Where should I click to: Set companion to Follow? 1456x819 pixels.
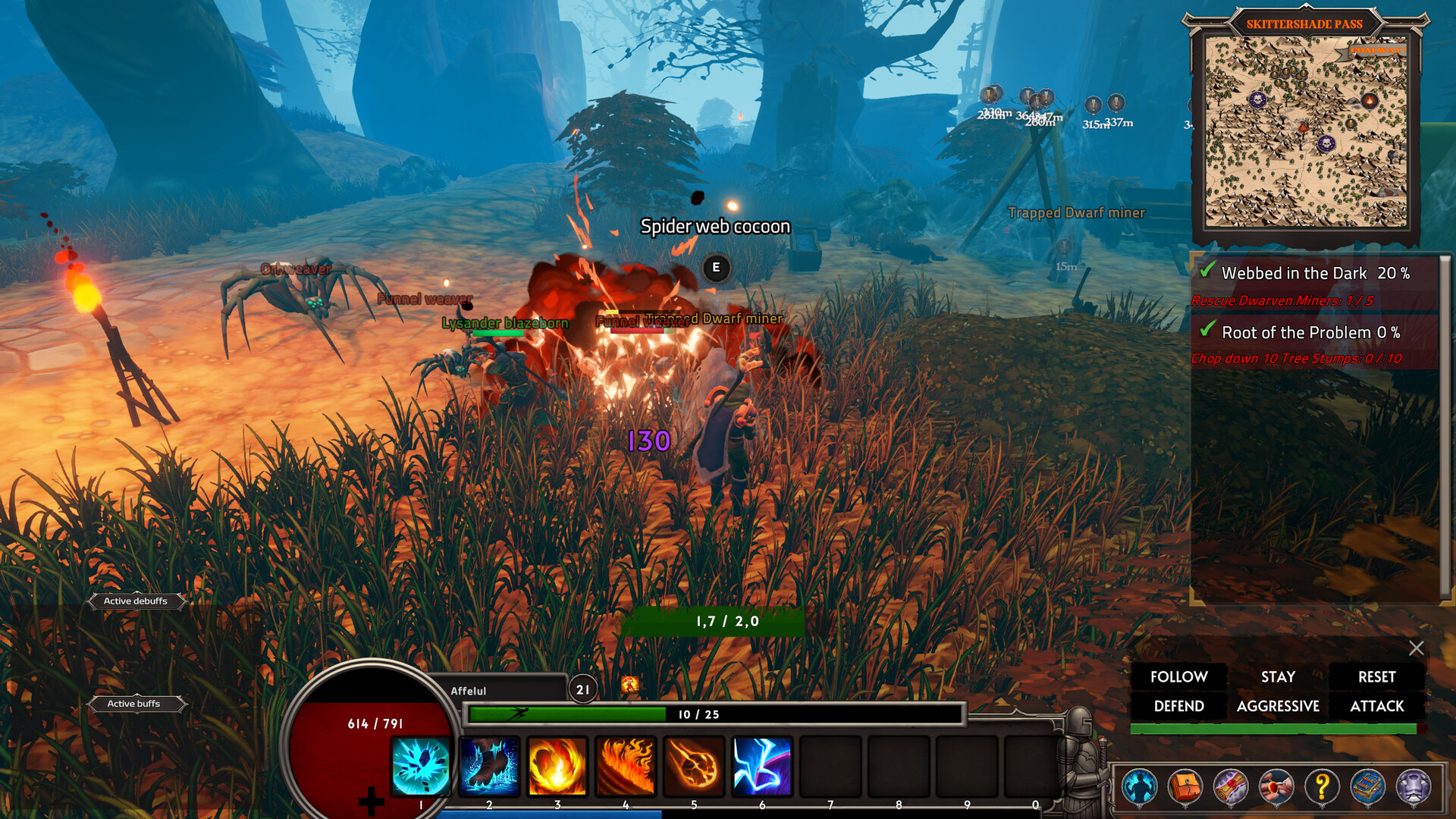coord(1178,676)
